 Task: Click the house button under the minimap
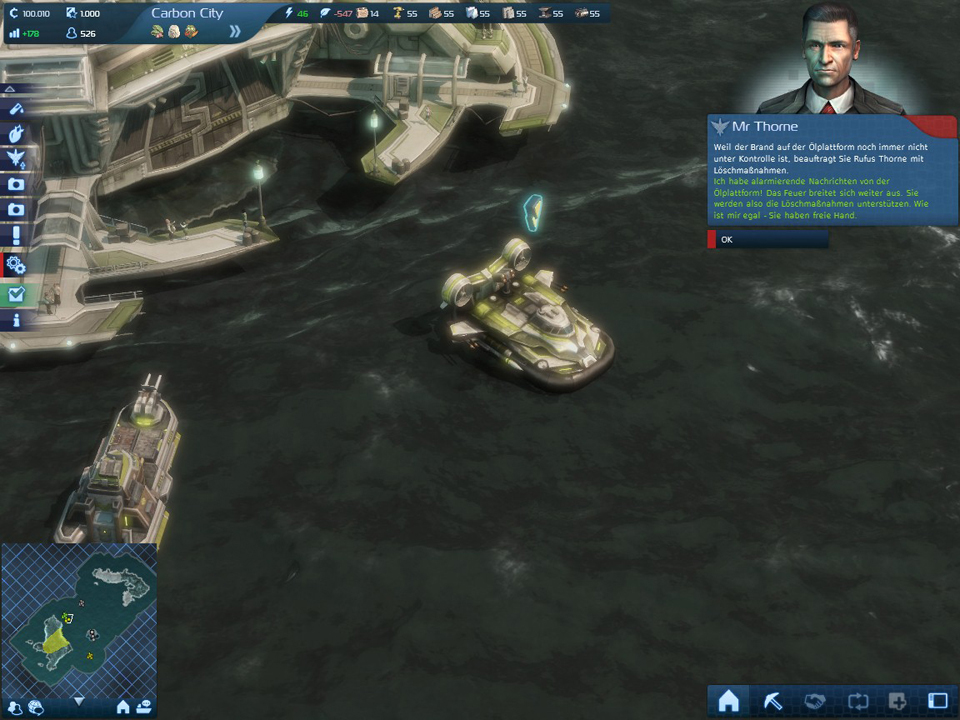(123, 707)
